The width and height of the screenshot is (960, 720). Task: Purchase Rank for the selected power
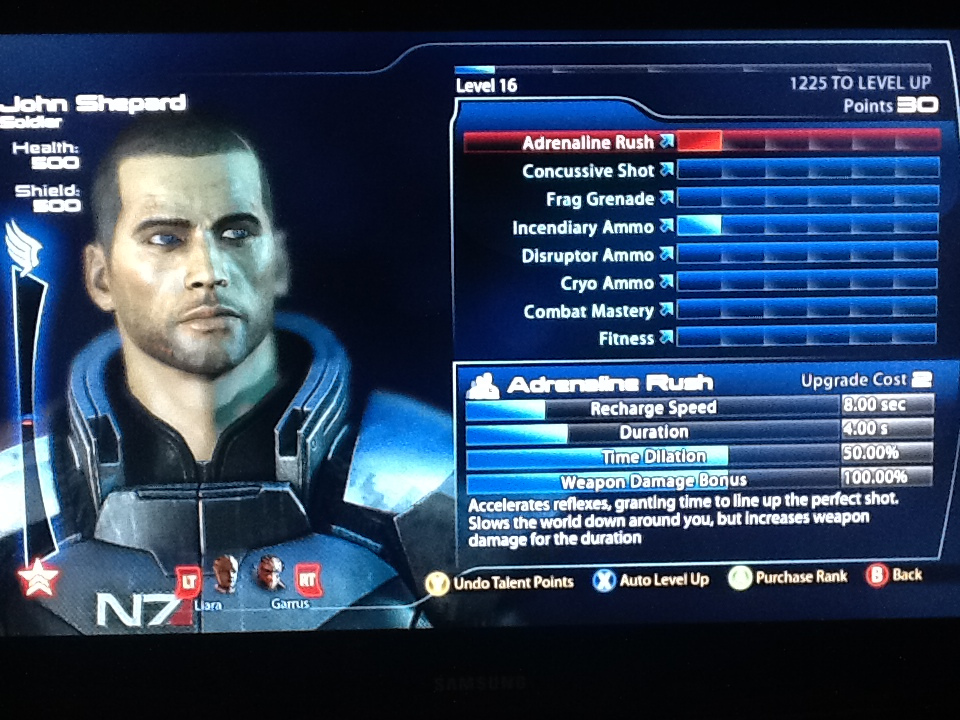click(789, 577)
